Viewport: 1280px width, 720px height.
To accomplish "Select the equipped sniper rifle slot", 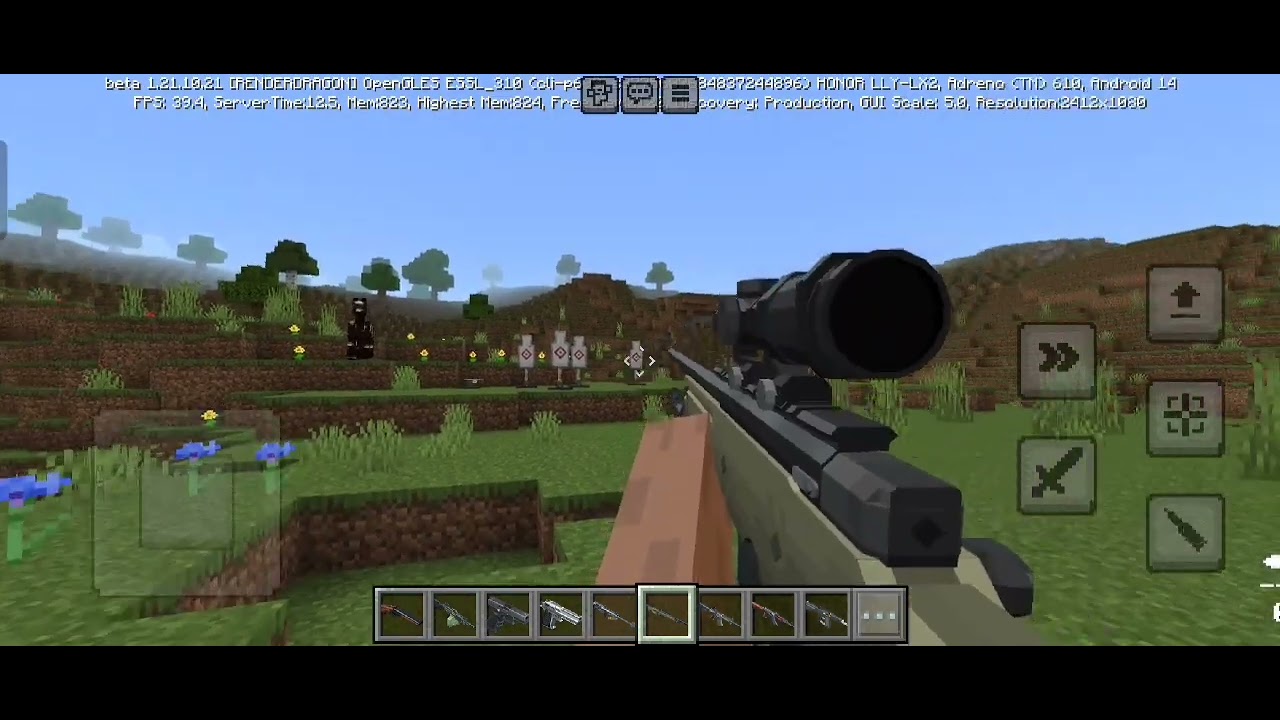I will 666,614.
